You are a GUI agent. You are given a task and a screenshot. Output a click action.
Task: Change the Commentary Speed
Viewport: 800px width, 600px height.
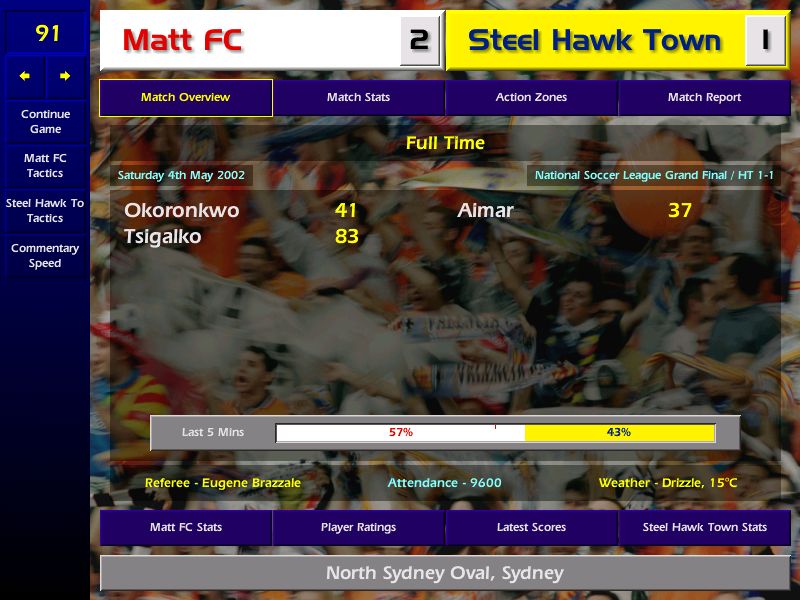pyautogui.click(x=45, y=256)
